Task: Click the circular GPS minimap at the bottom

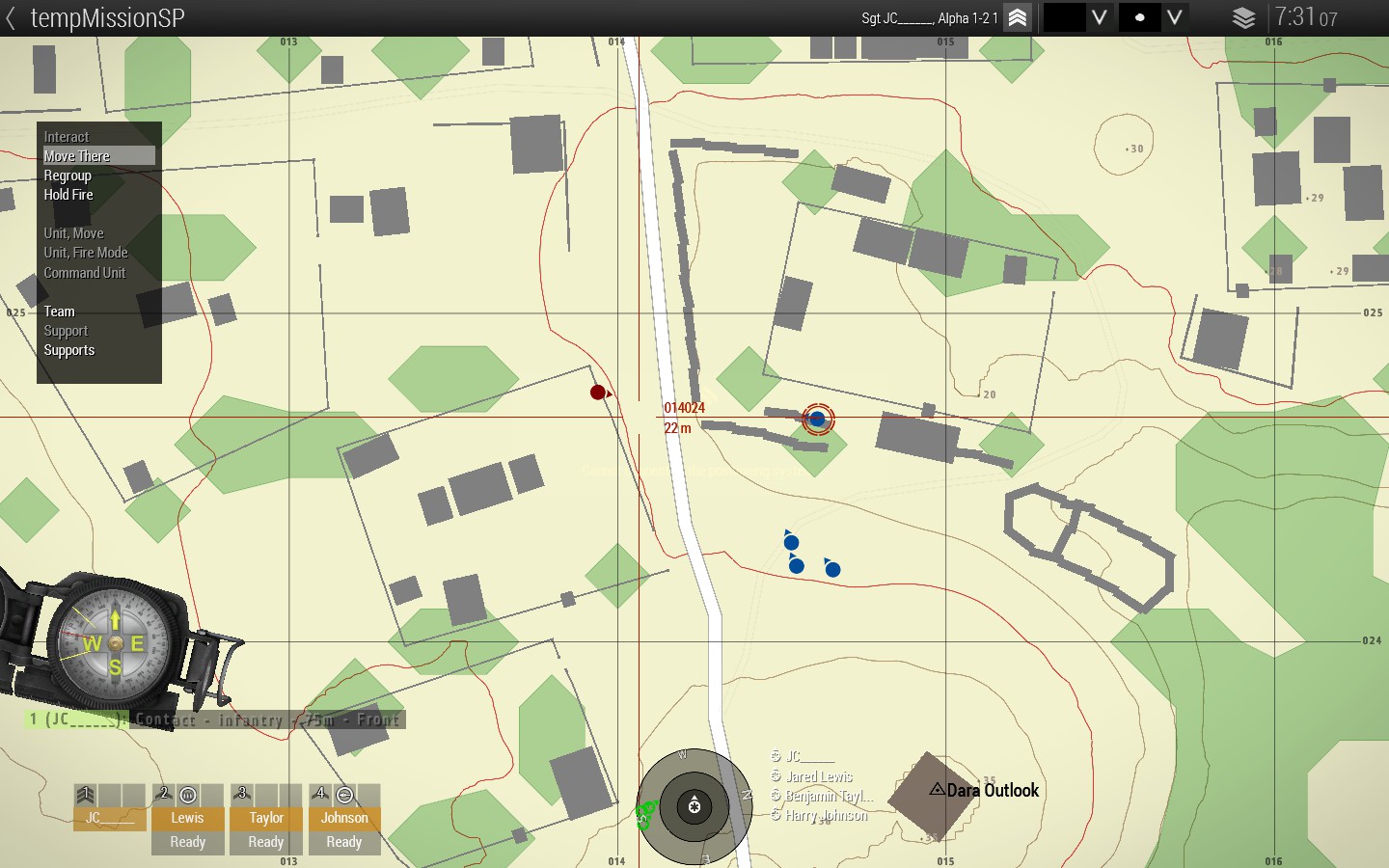Action: pos(694,808)
